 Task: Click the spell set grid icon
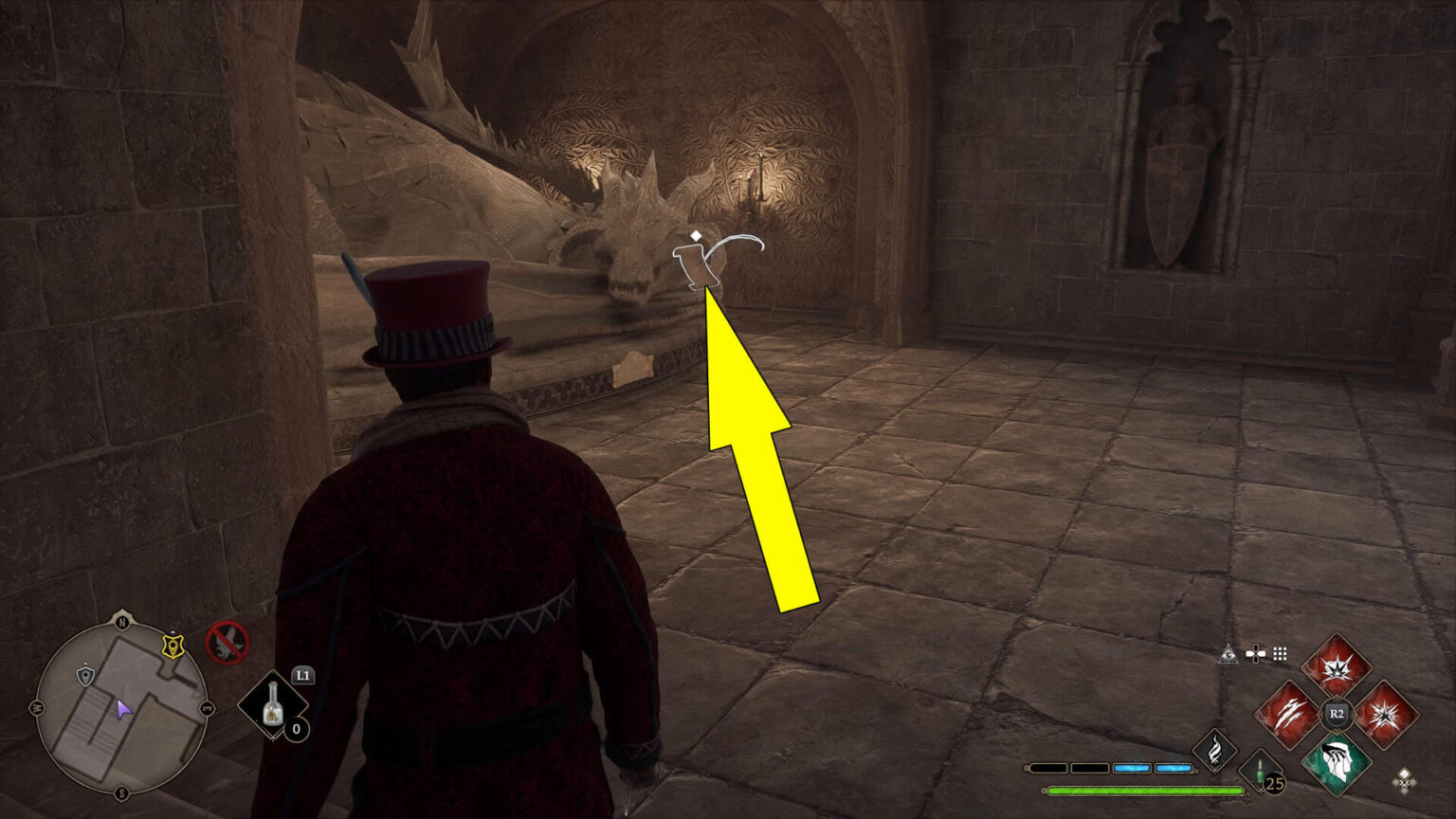1281,652
